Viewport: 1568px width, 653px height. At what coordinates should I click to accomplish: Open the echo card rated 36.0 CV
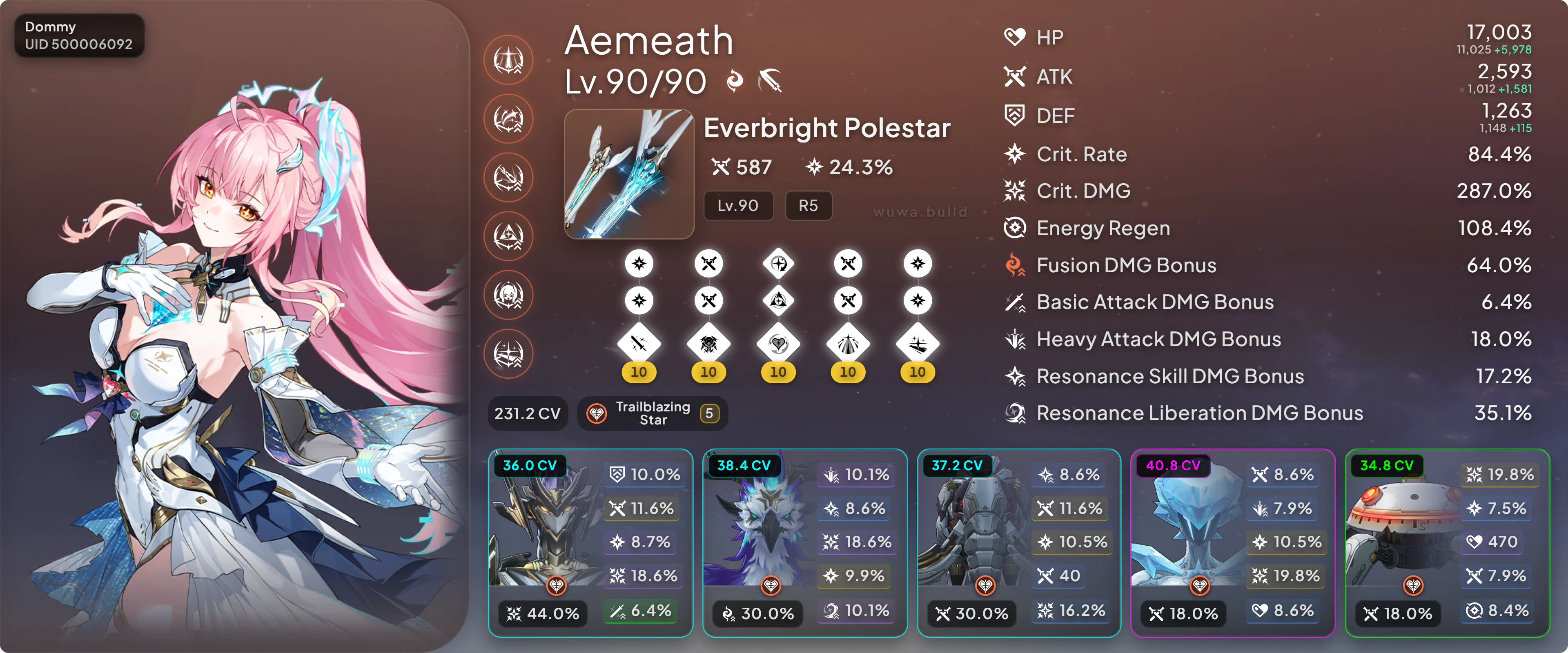point(590,543)
